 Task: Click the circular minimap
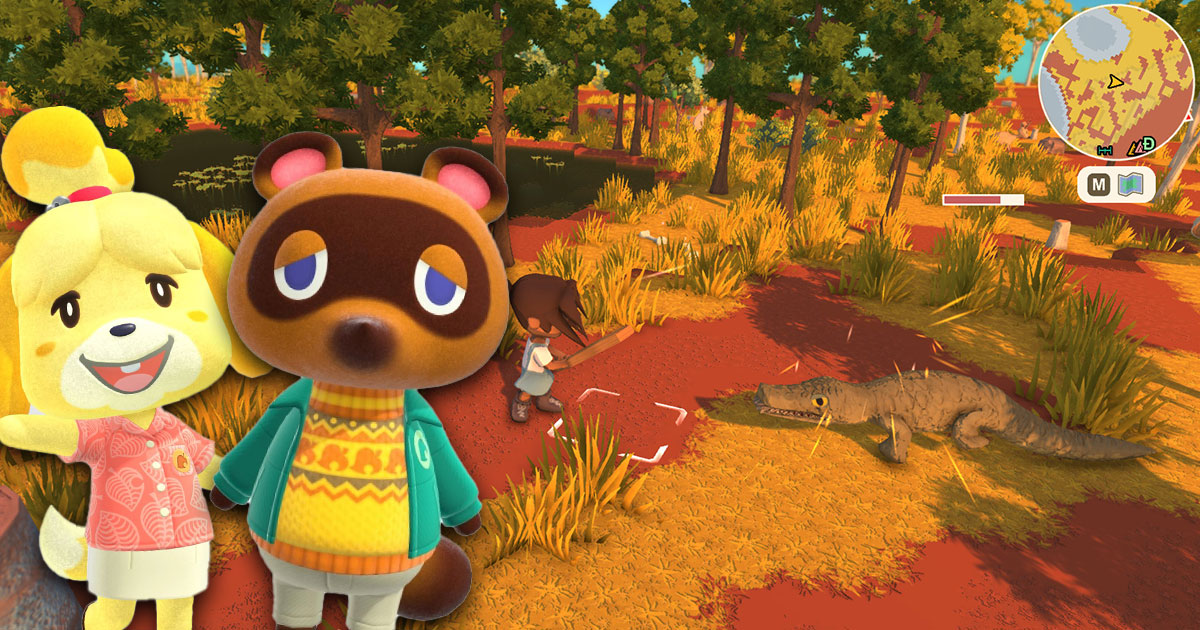pos(1116,80)
